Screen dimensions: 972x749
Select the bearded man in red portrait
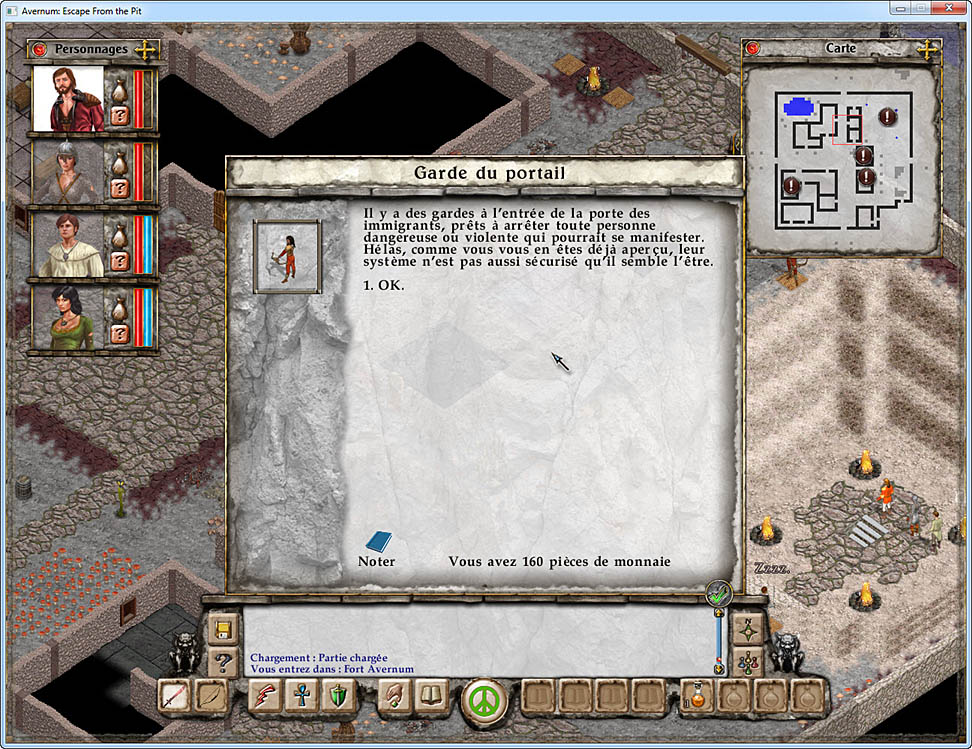pos(69,99)
